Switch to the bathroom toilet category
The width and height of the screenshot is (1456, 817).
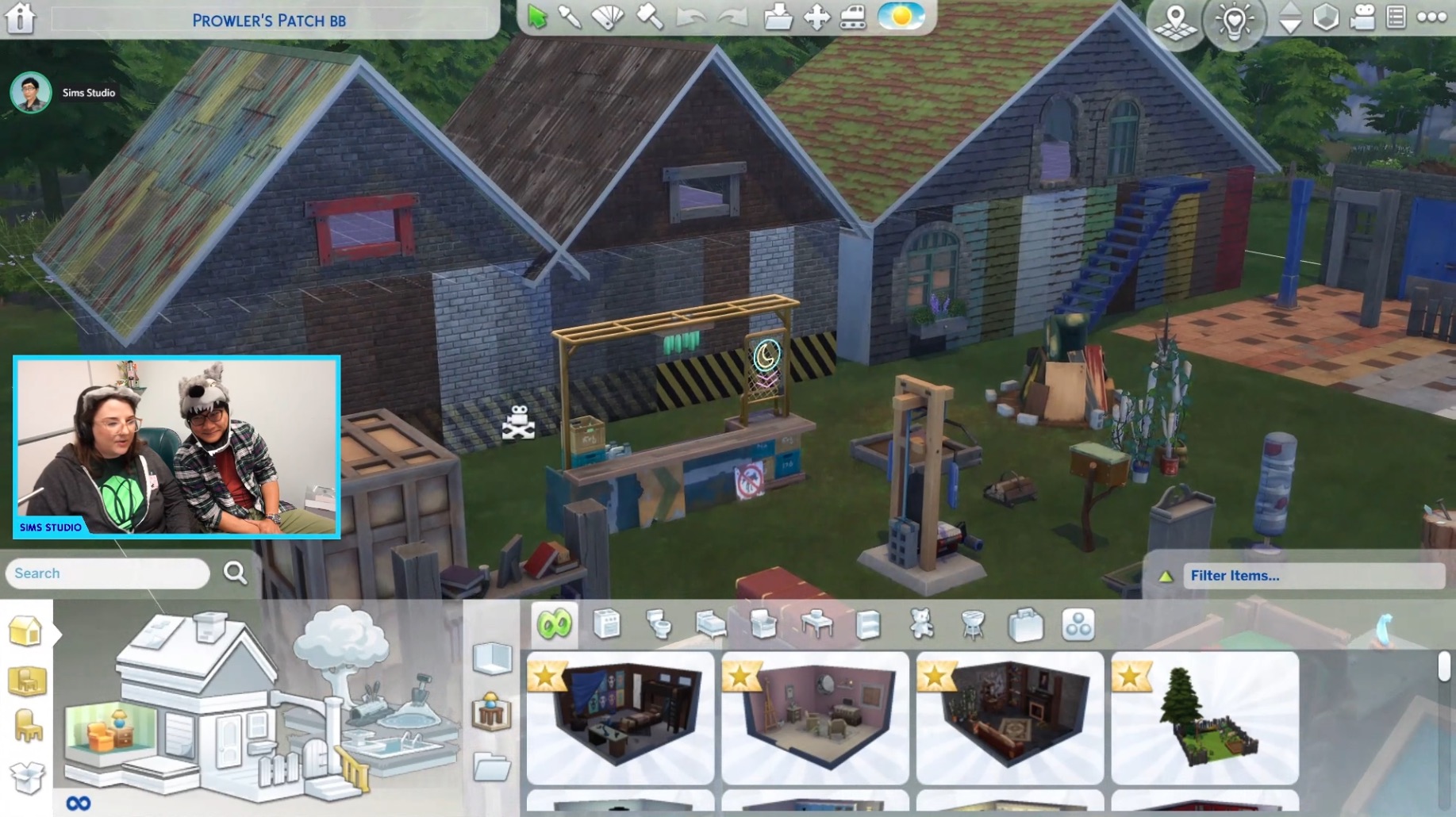[659, 625]
